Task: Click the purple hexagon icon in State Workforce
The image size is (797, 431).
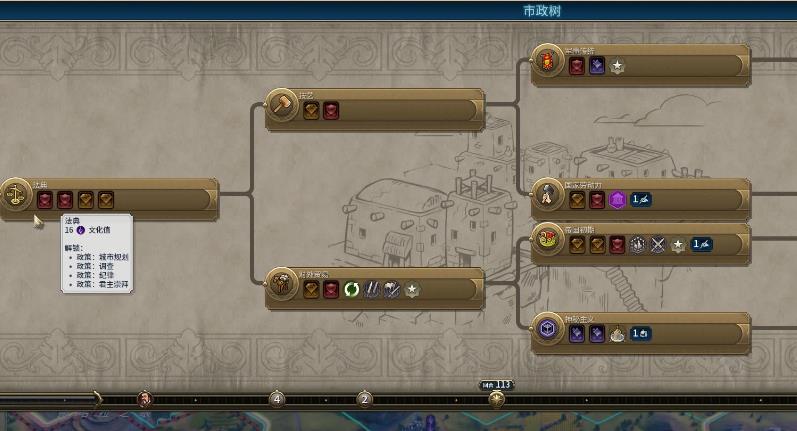Action: click(617, 201)
